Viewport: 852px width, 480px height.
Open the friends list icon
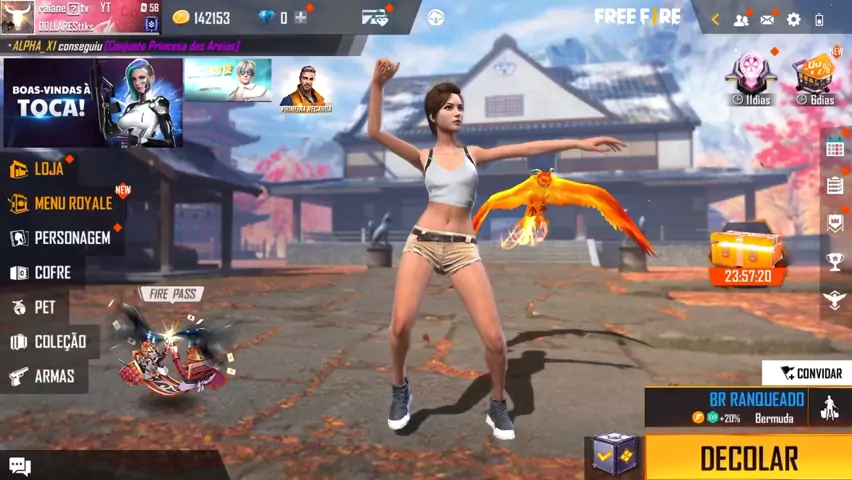[x=741, y=19]
